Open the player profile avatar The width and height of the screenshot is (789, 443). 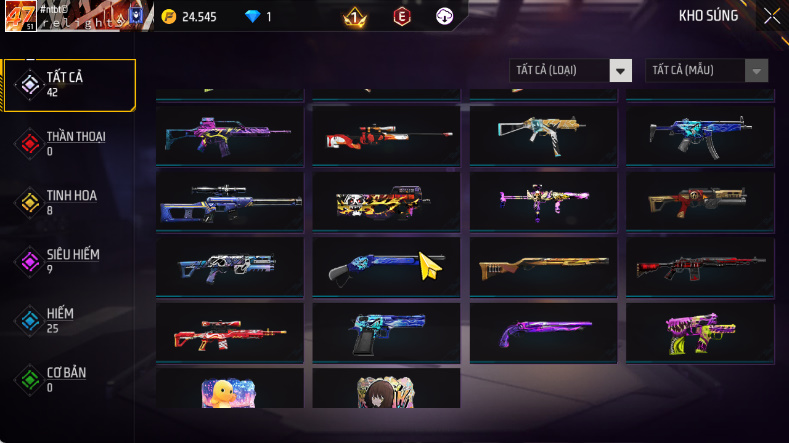[20, 16]
